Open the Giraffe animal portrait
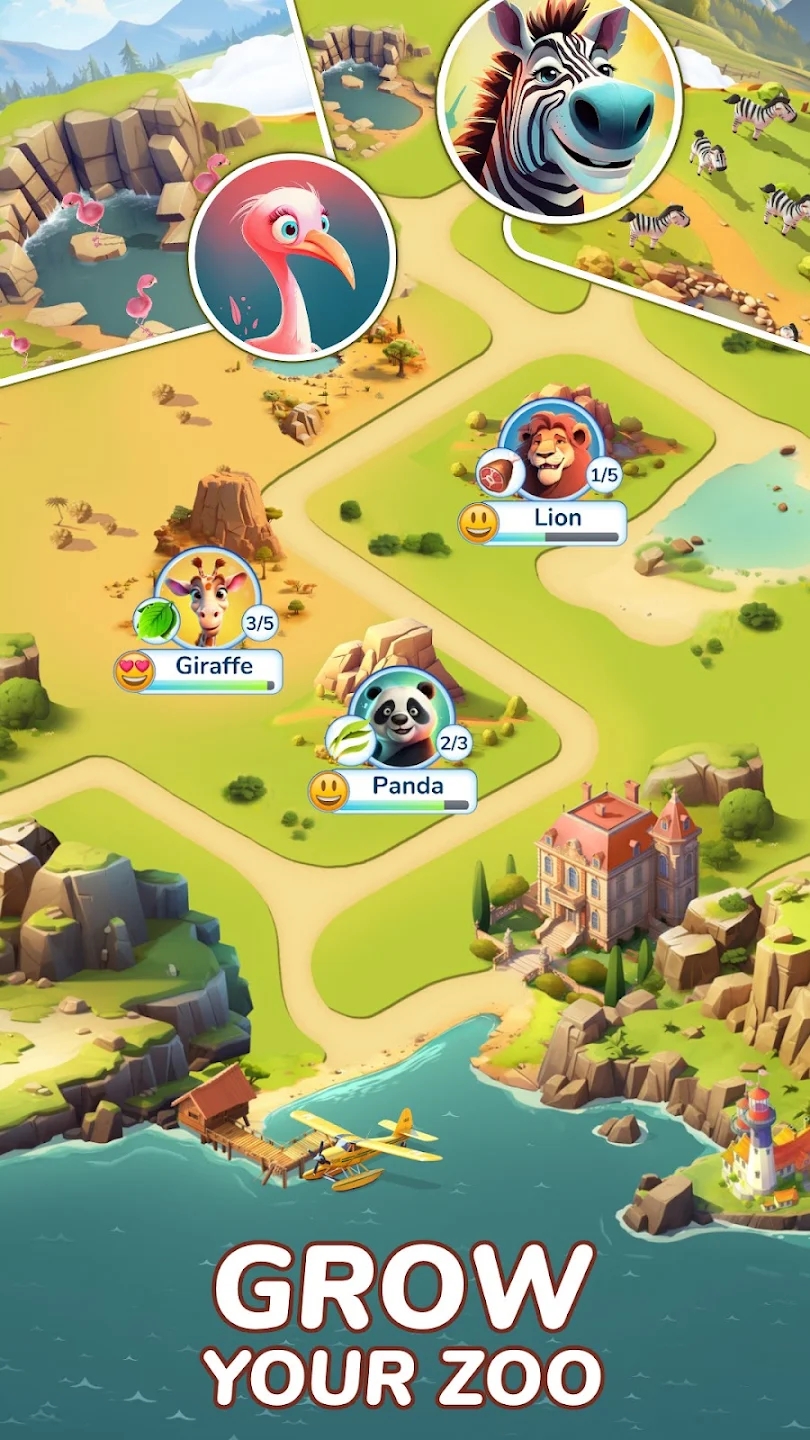810x1440 pixels. point(208,600)
